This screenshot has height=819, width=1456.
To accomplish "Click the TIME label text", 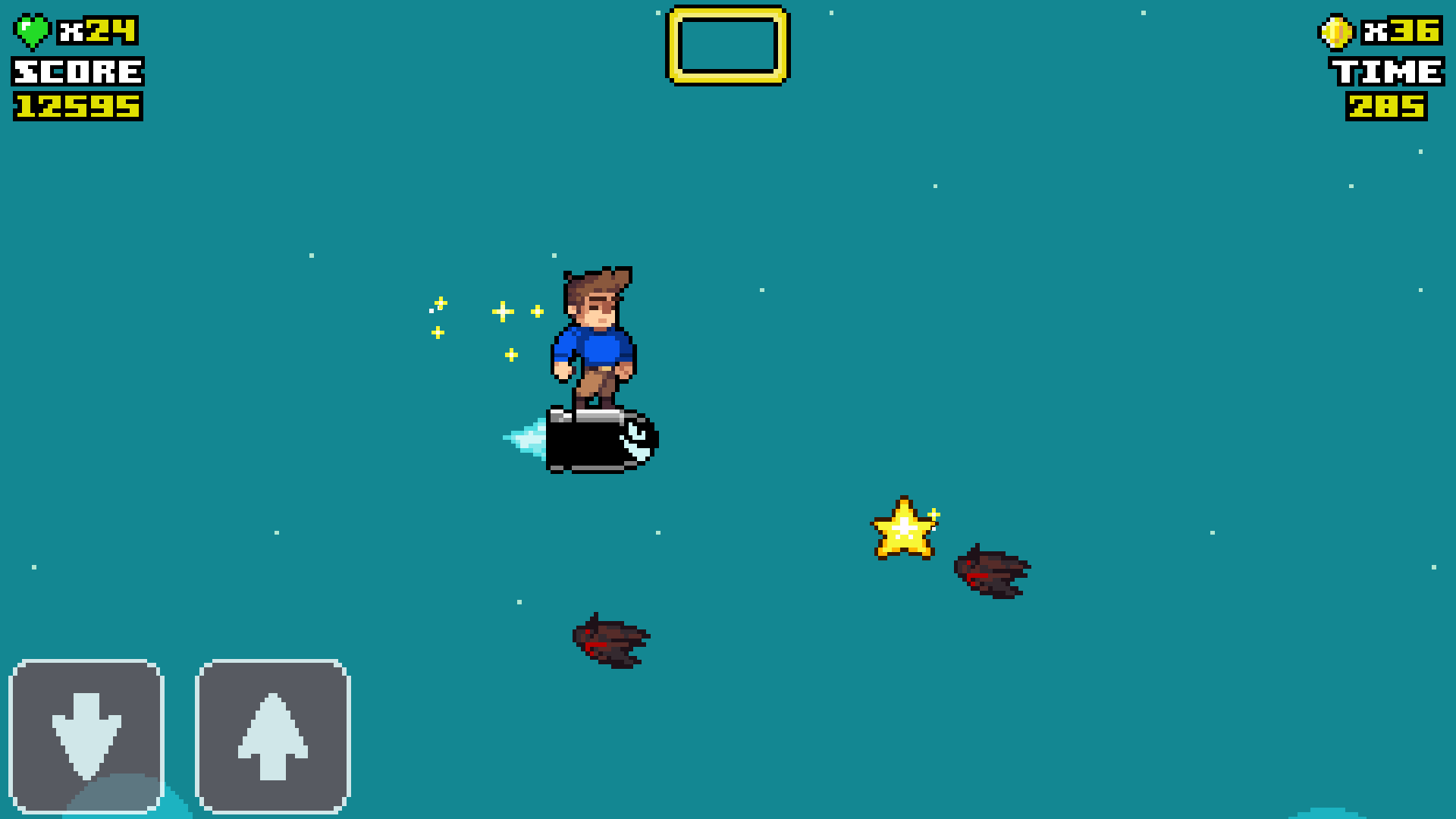I will pos(1388,72).
